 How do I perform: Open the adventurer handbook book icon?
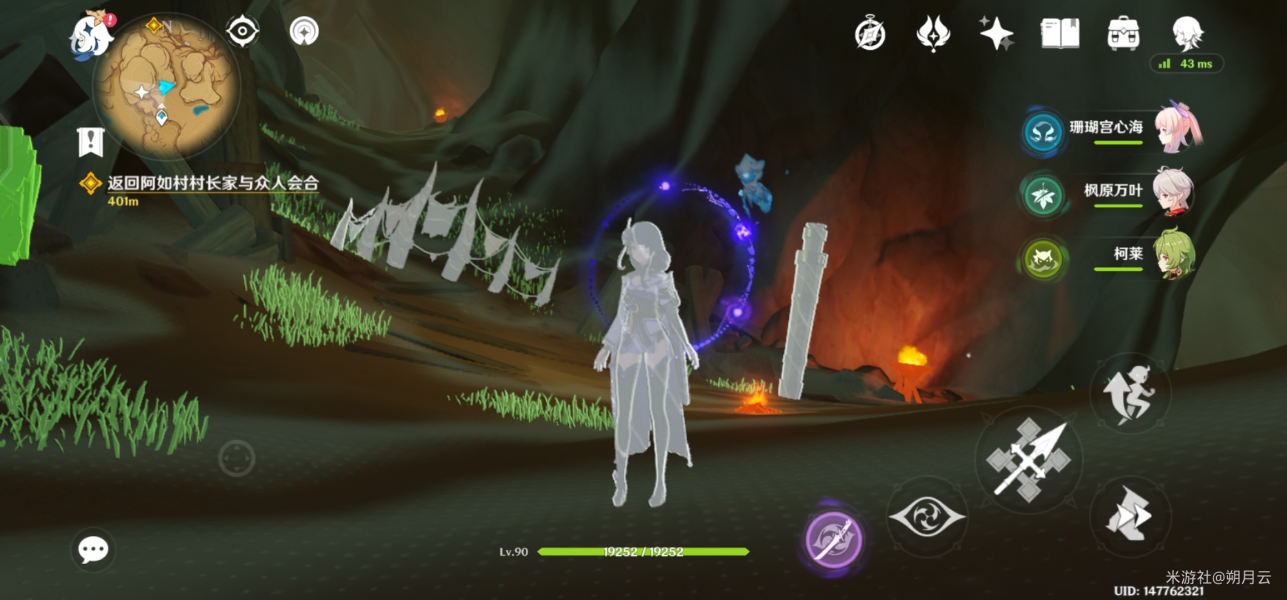[x=1059, y=34]
